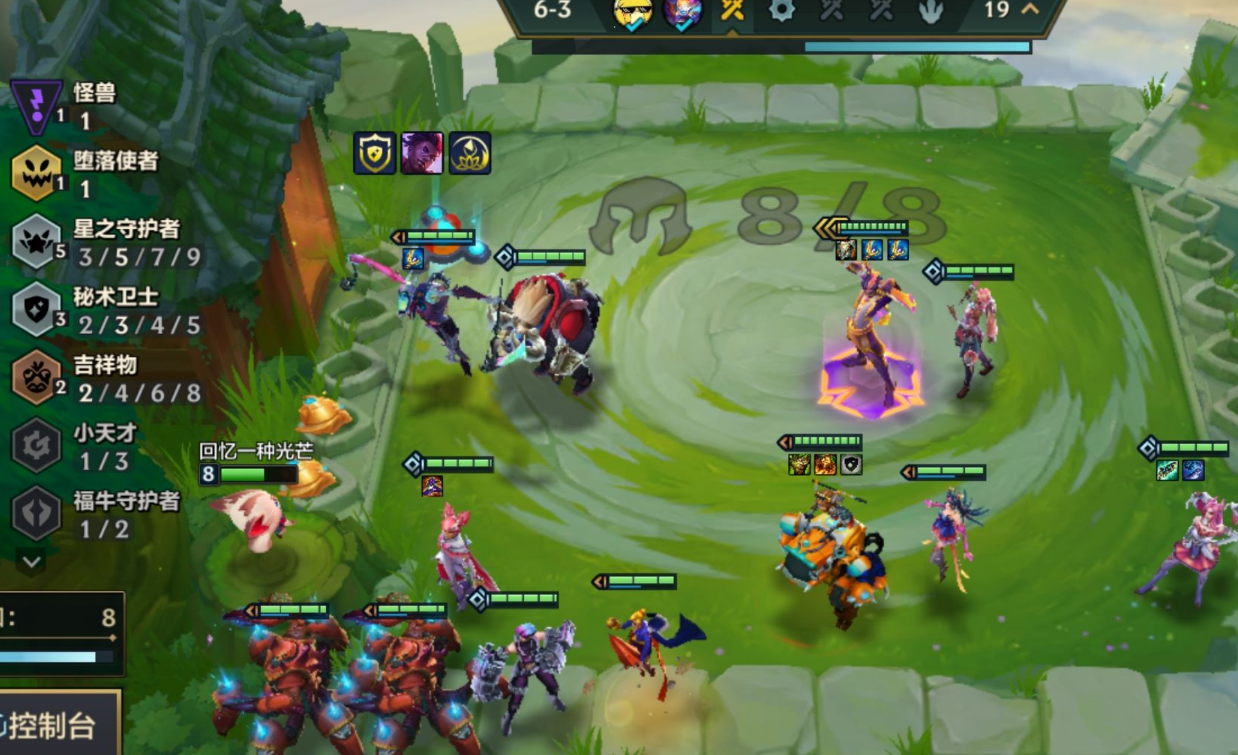Viewport: 1238px width, 755px height.
Task: Click the colorful champion portrait round marker
Action: (x=683, y=11)
